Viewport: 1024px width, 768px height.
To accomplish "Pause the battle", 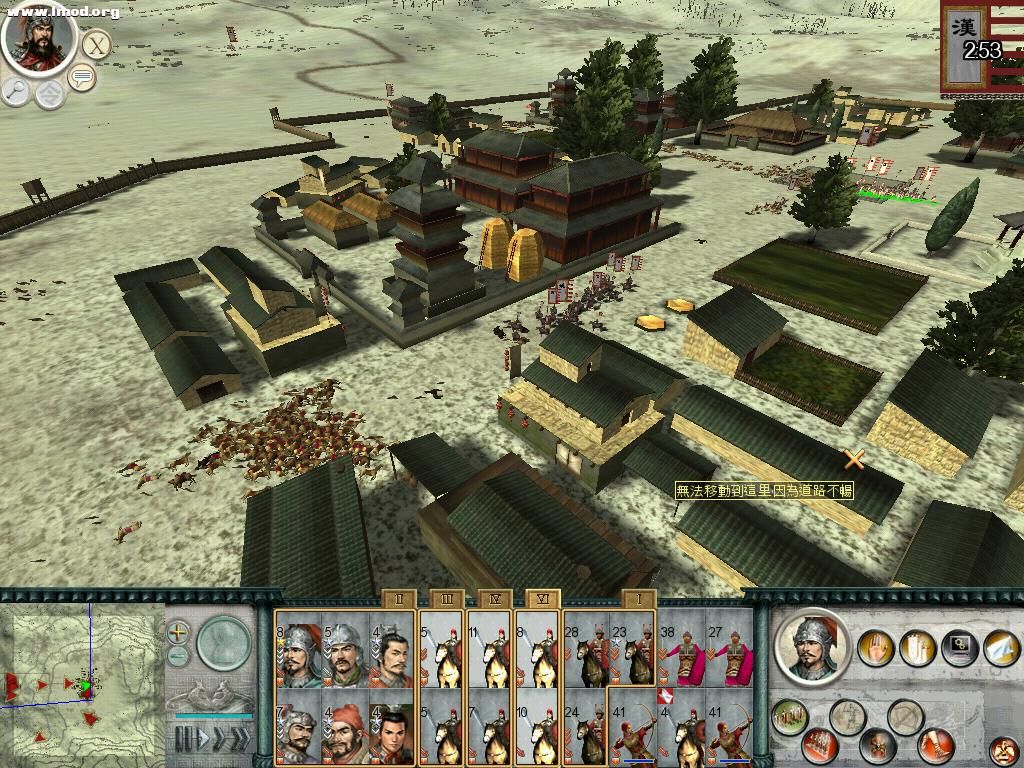I will [x=183, y=740].
